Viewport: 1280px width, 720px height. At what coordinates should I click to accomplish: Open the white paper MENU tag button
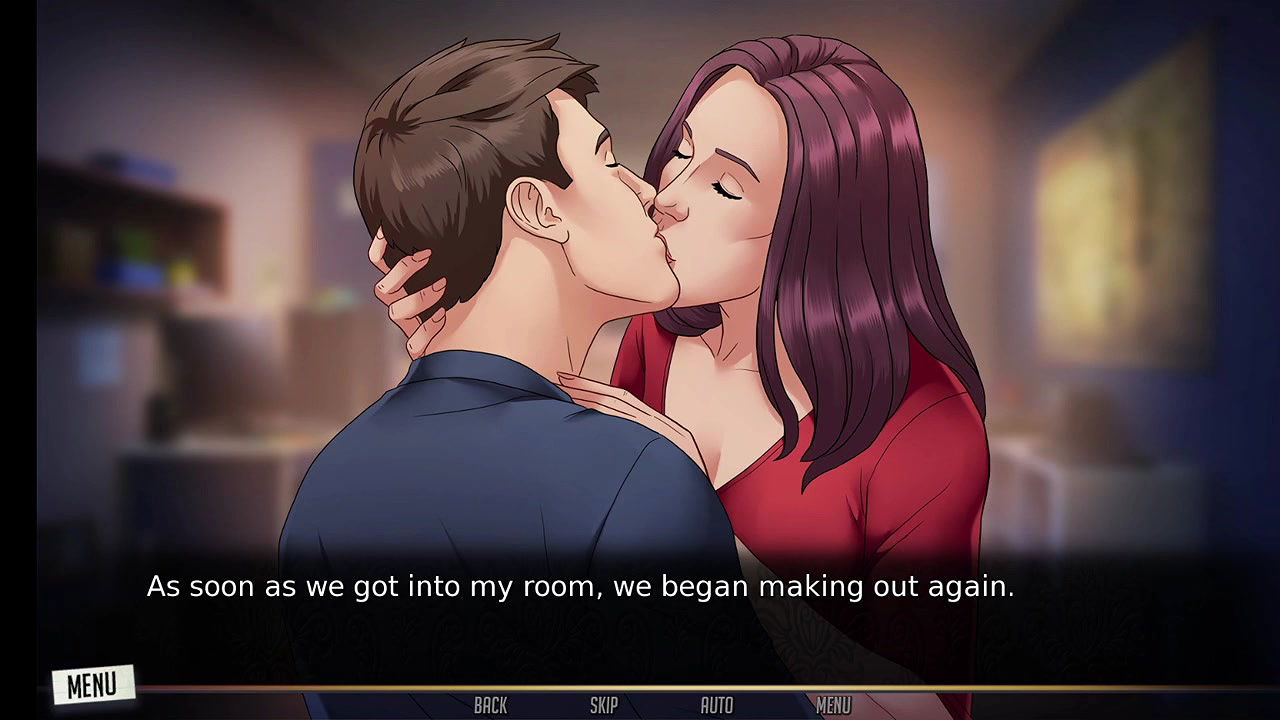coord(93,685)
